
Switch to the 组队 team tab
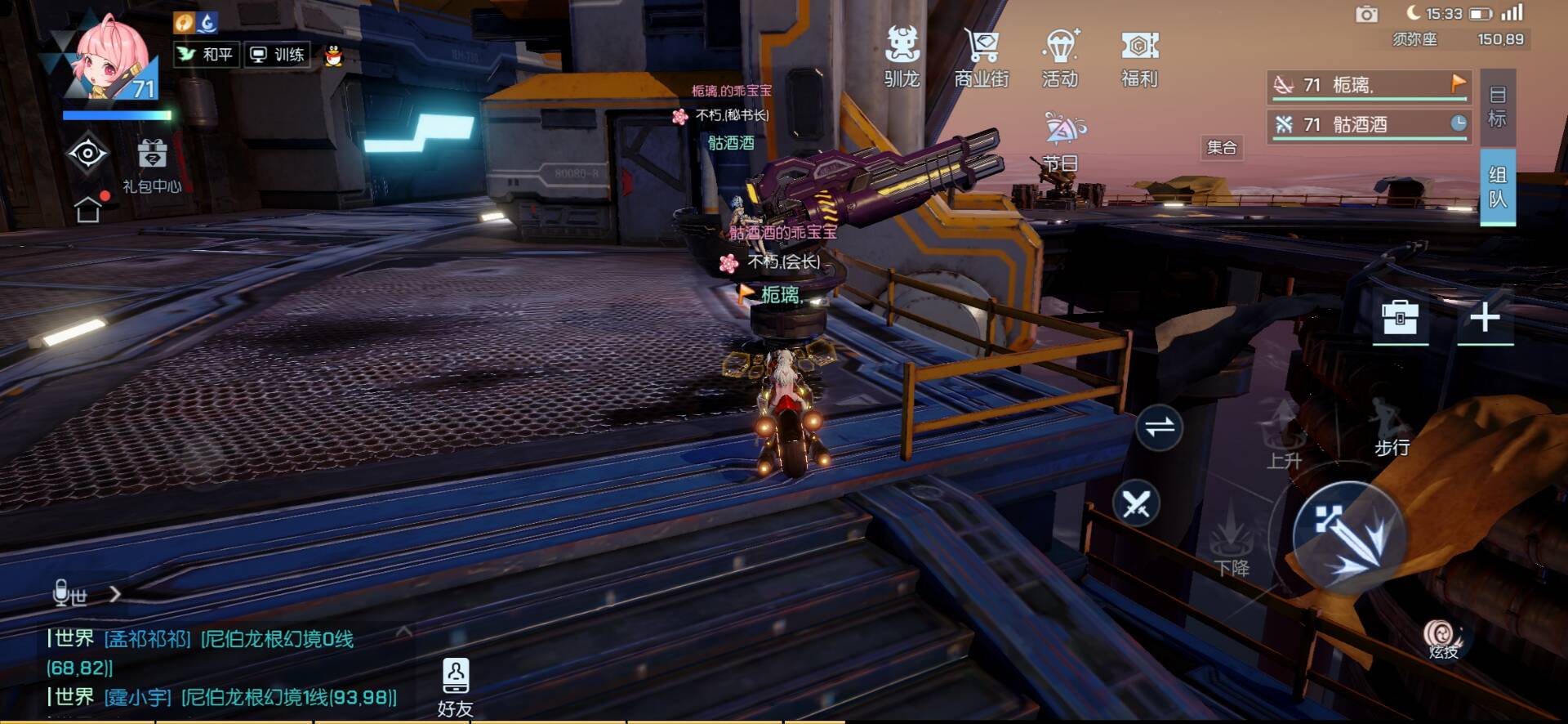coord(1497,186)
